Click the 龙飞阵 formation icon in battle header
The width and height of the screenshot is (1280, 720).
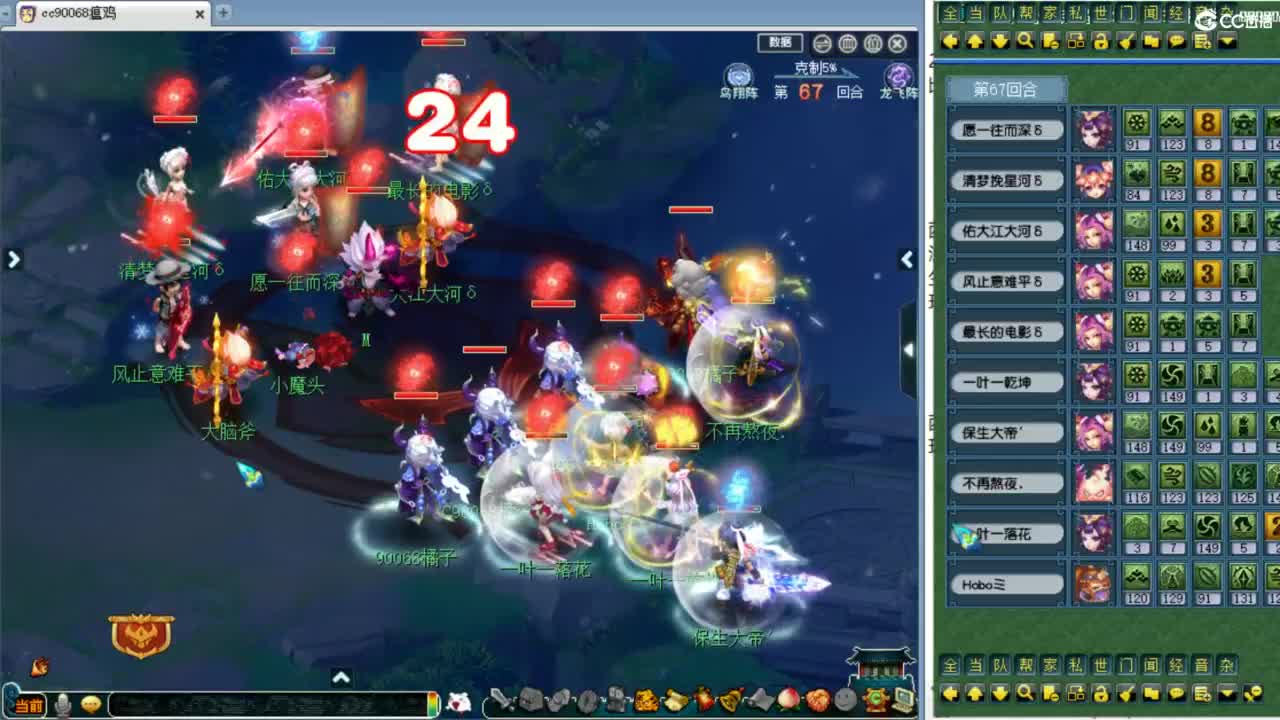point(896,73)
